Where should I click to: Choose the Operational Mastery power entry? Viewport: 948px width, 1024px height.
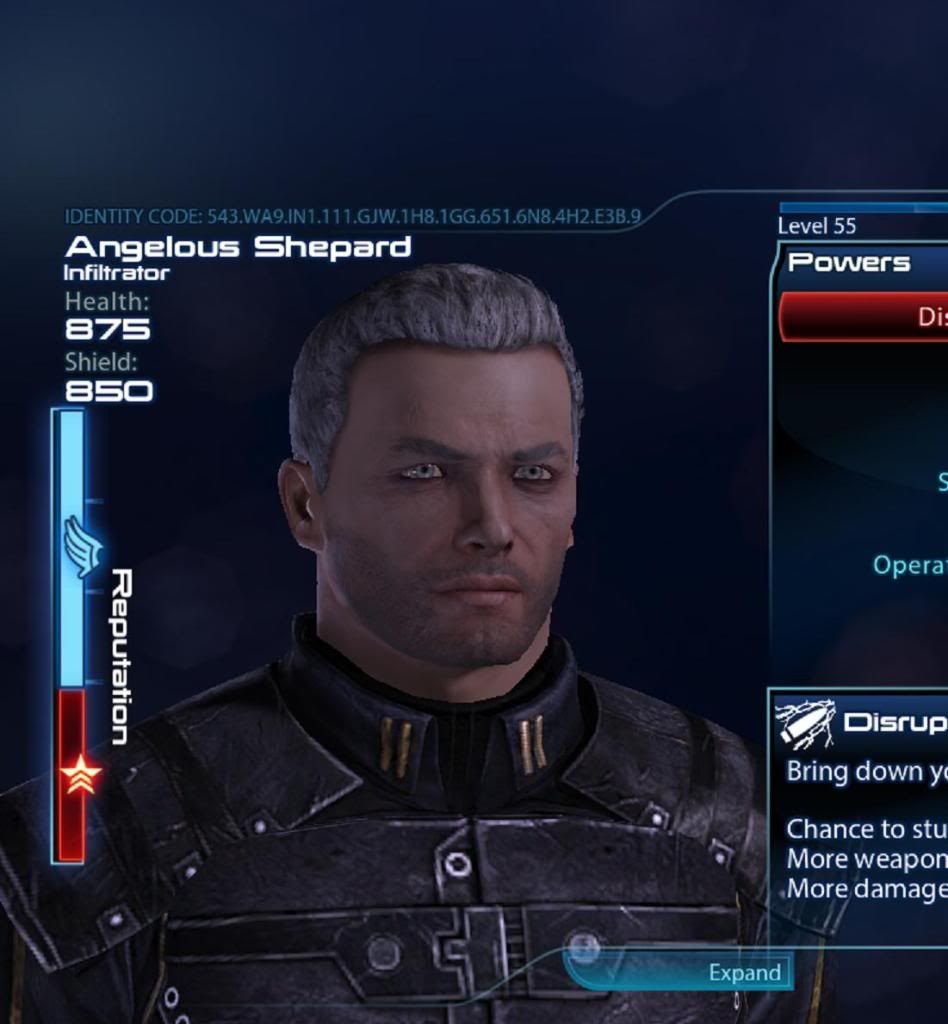(910, 565)
